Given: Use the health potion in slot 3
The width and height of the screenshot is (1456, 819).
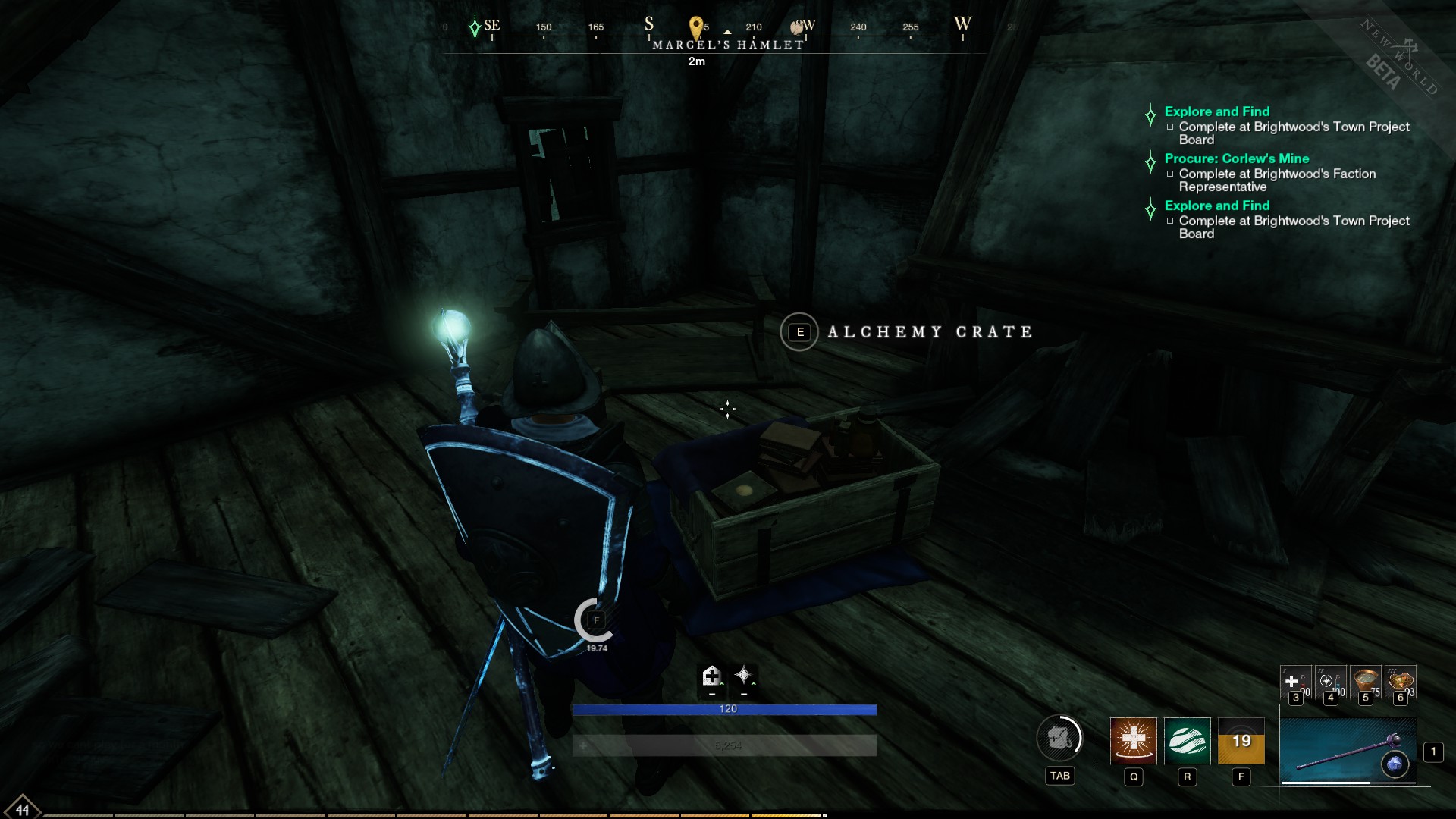Looking at the screenshot, I should (x=1295, y=682).
